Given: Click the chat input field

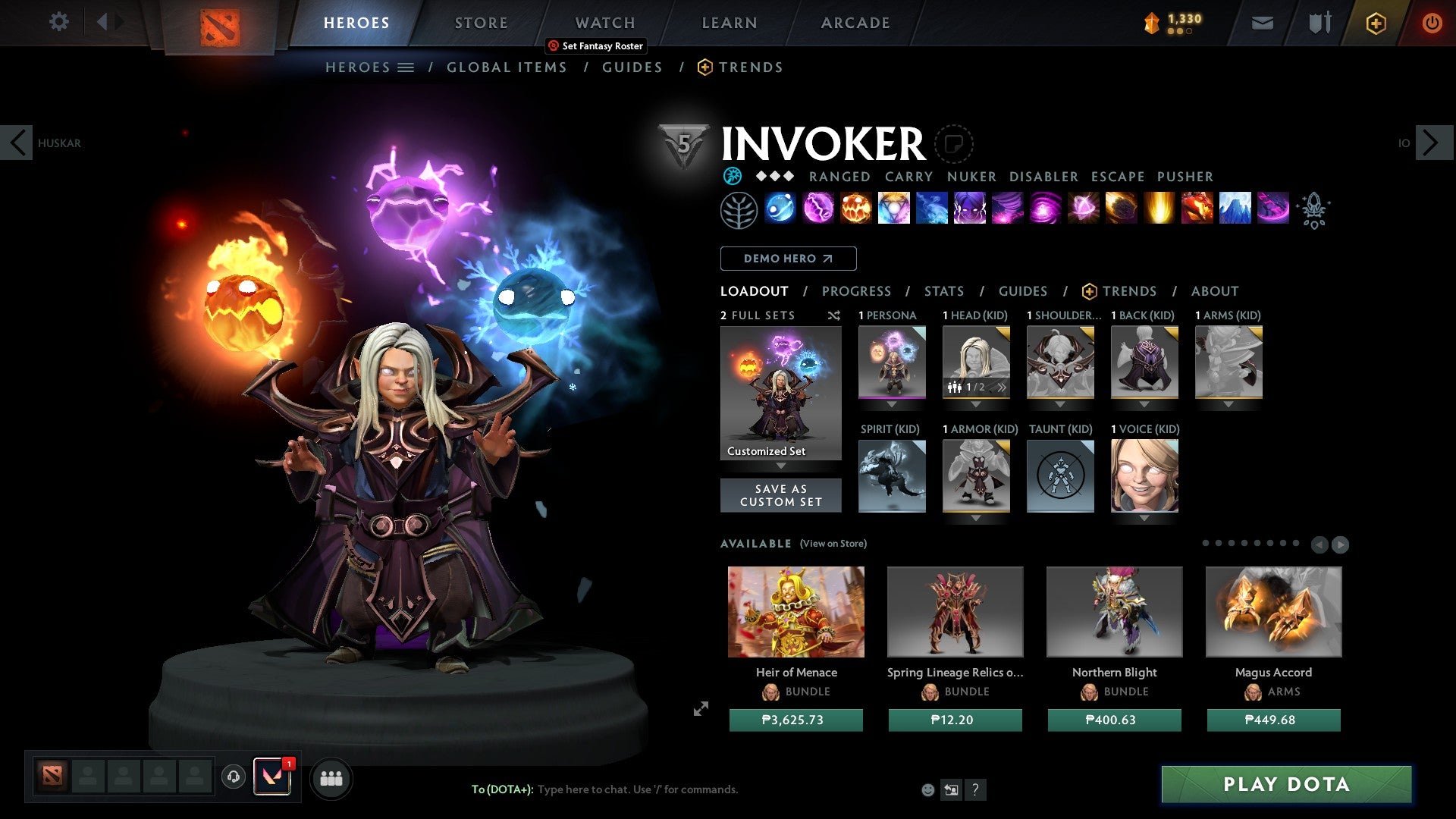Looking at the screenshot, I should (645, 789).
